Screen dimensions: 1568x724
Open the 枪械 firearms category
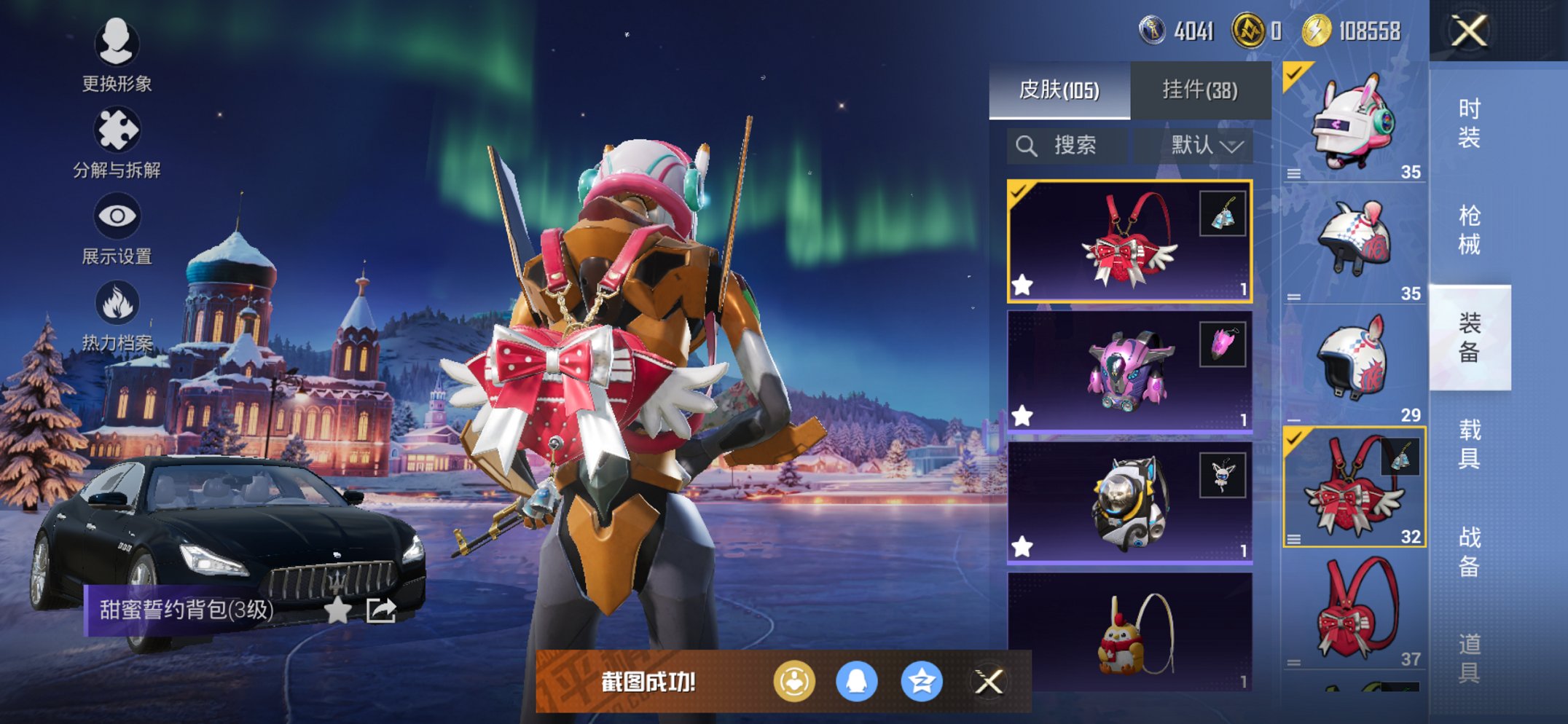pos(1469,229)
